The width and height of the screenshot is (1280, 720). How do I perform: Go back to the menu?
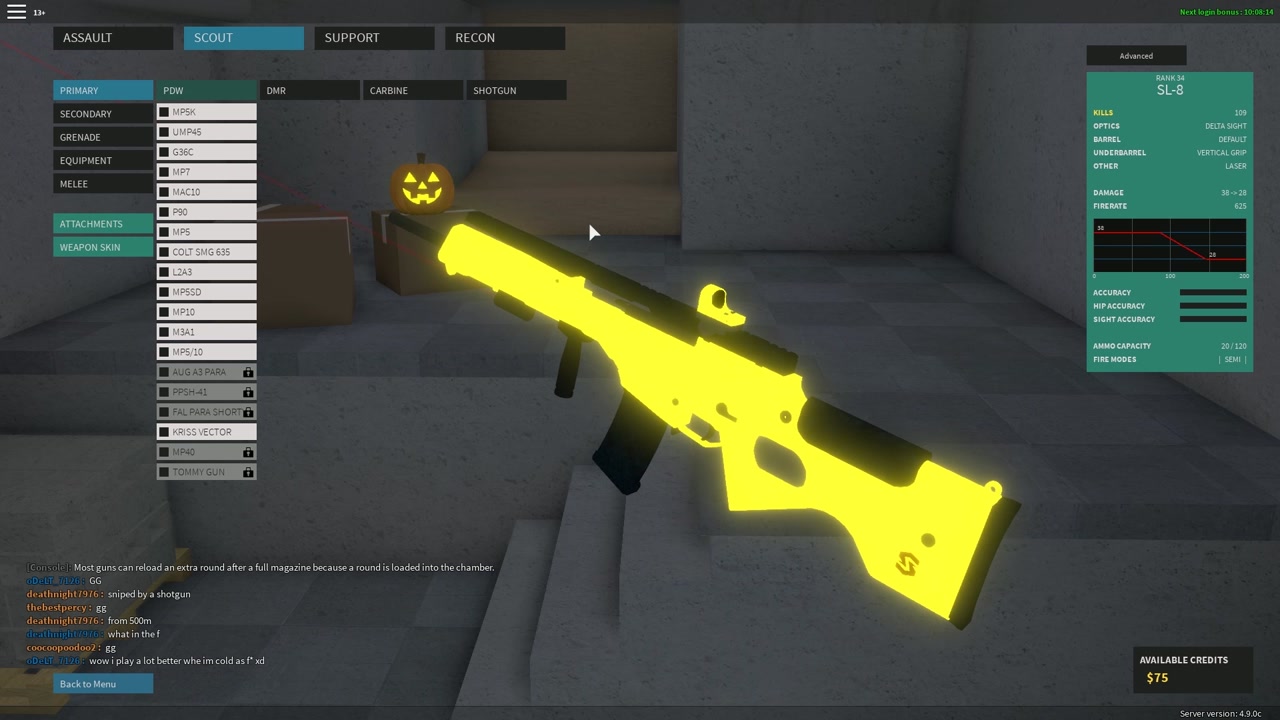point(103,684)
